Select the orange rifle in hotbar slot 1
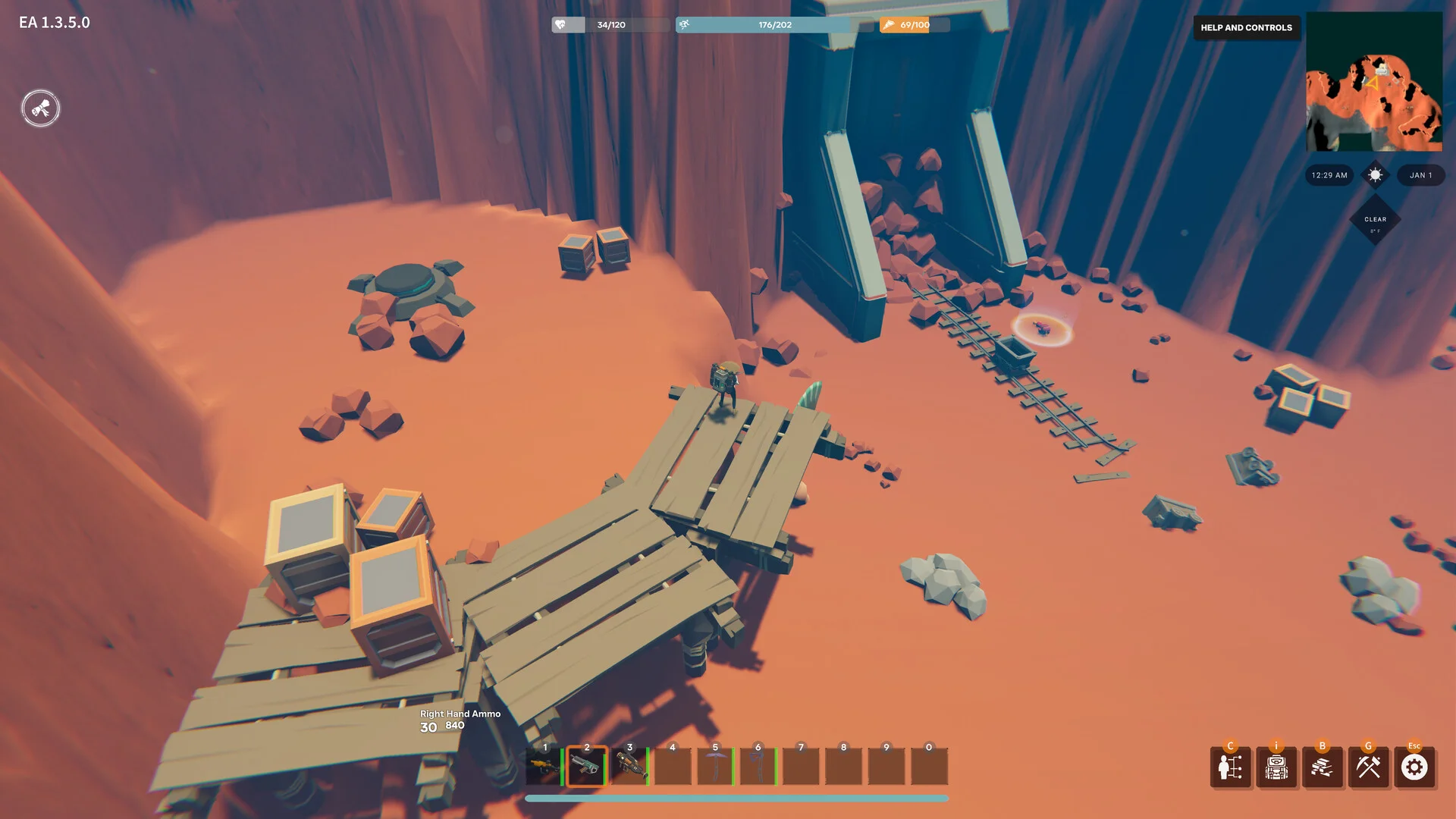The image size is (1456, 819). [543, 767]
